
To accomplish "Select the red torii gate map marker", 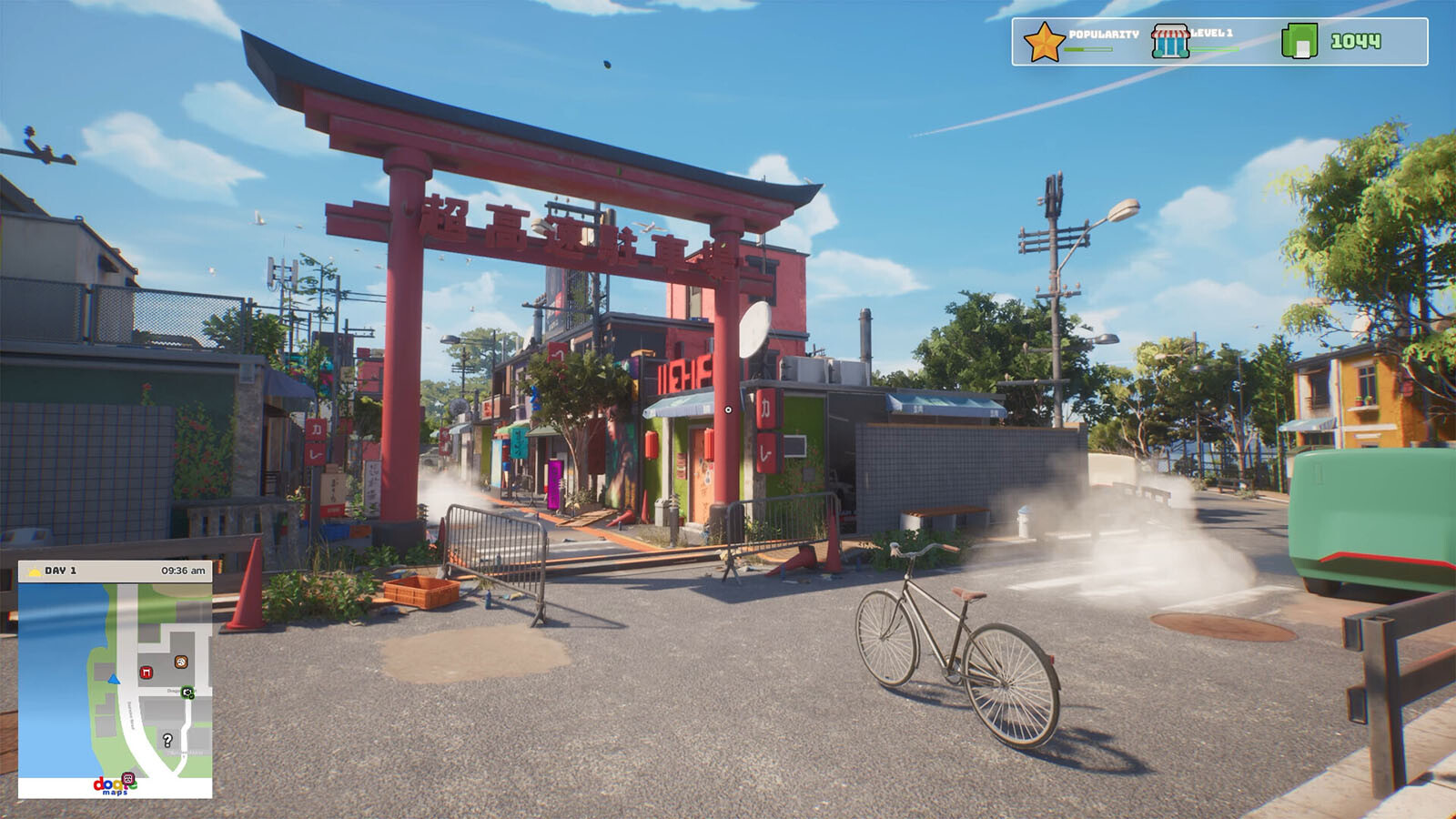I will pyautogui.click(x=146, y=672).
